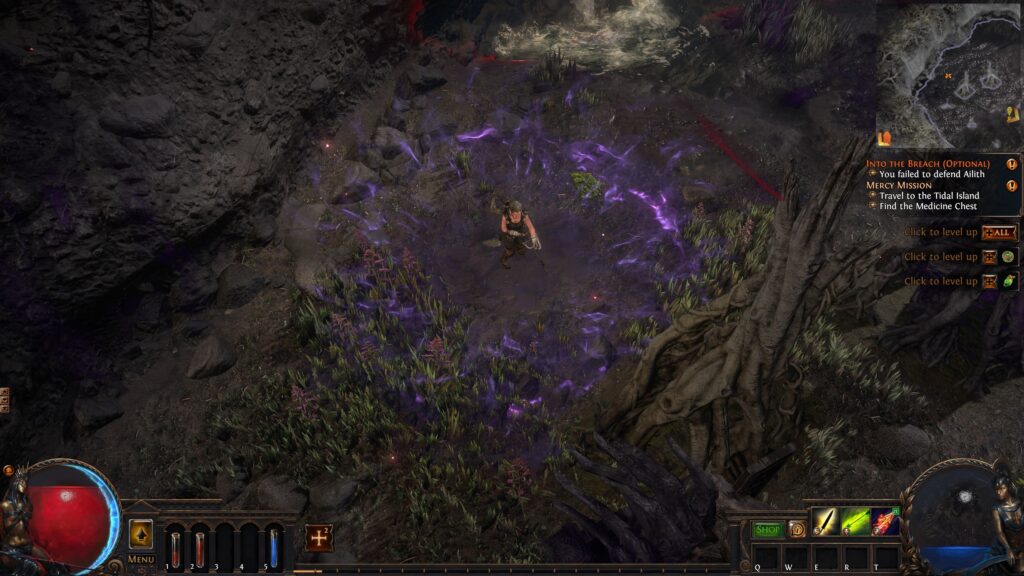
Task: Select the glowing sword attack skill
Action: pos(825,522)
